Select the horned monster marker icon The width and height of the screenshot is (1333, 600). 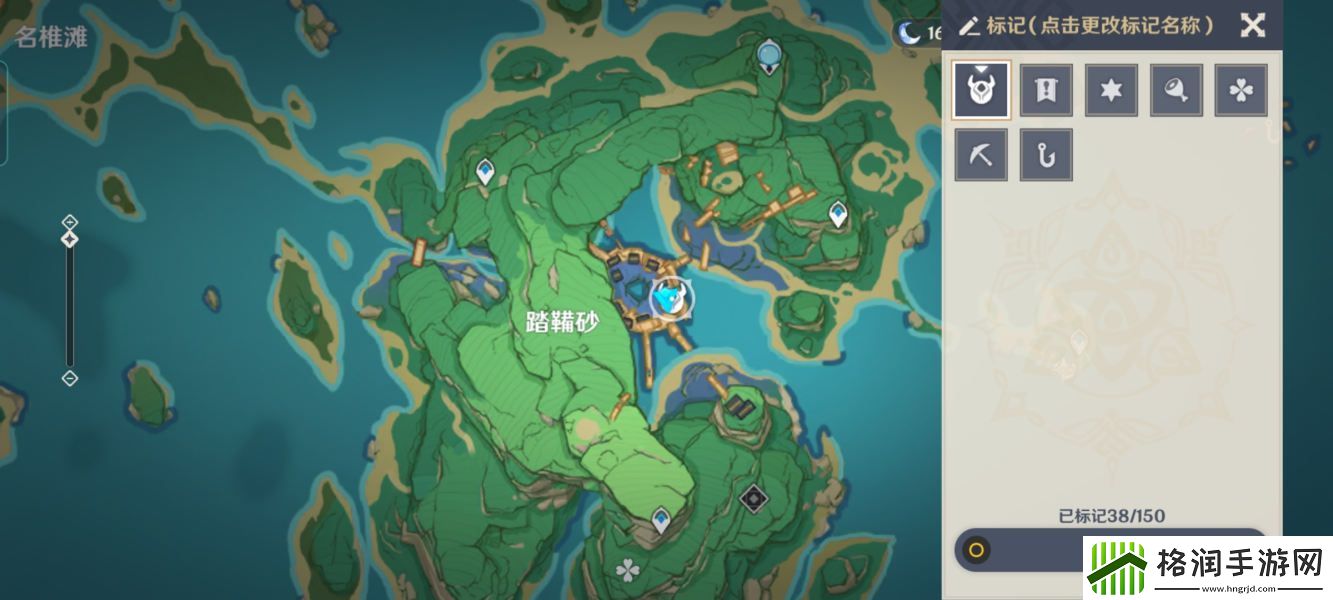[981, 90]
